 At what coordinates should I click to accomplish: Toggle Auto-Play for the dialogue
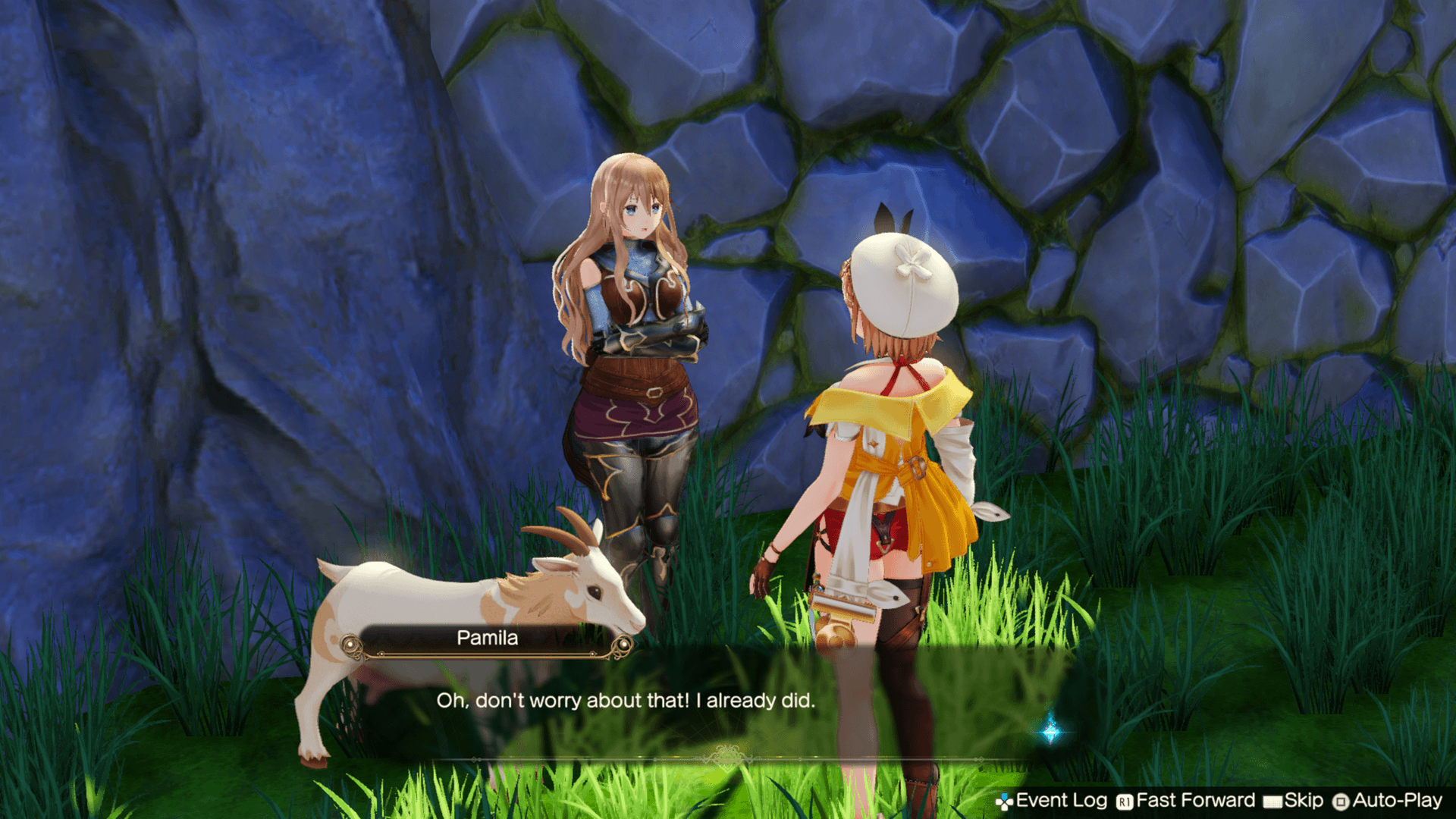coord(1388,801)
